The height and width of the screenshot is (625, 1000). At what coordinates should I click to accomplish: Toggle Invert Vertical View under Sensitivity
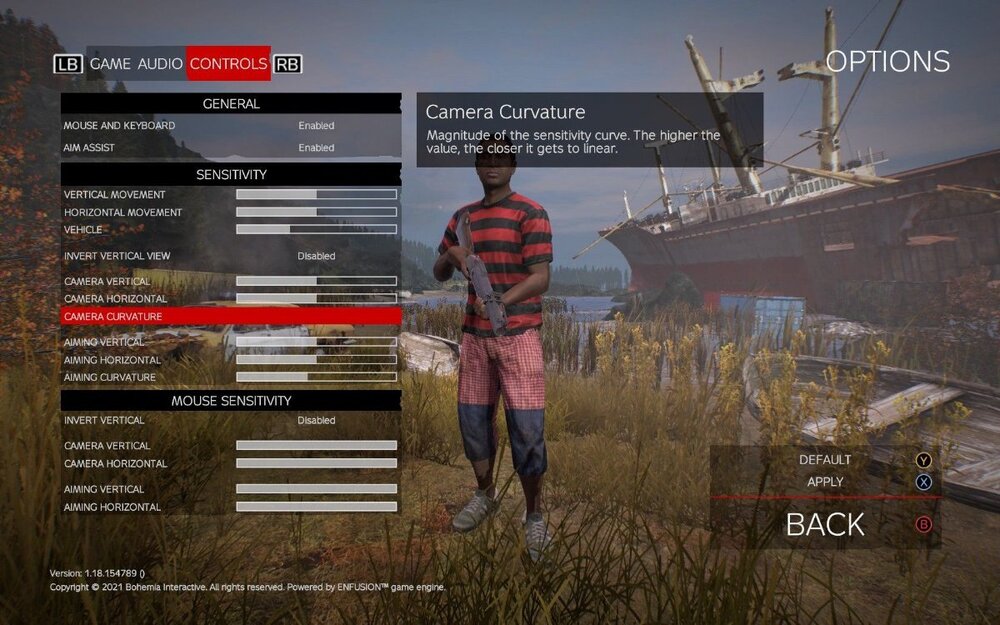pos(316,256)
